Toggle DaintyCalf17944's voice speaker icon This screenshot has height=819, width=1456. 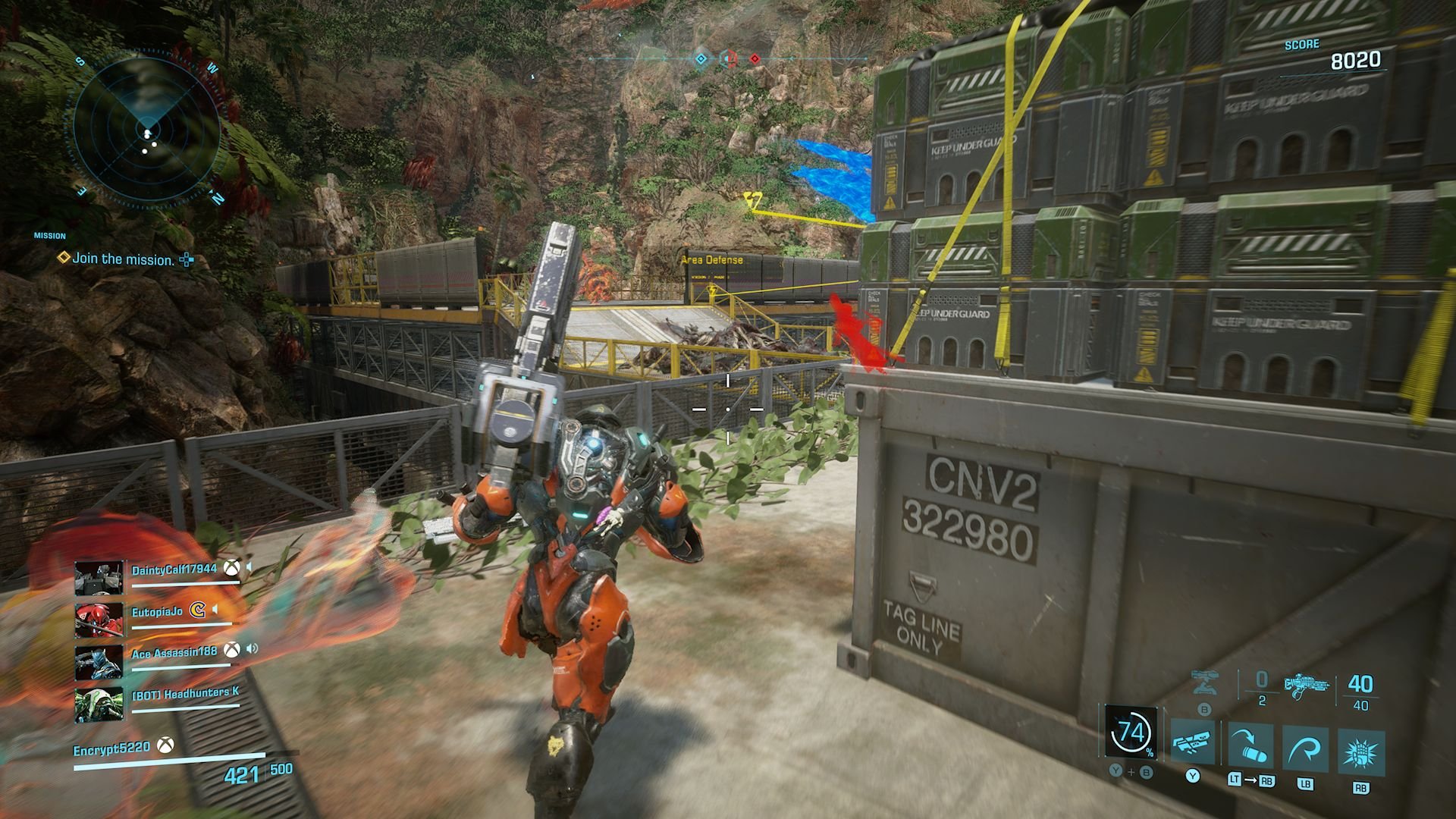point(249,567)
